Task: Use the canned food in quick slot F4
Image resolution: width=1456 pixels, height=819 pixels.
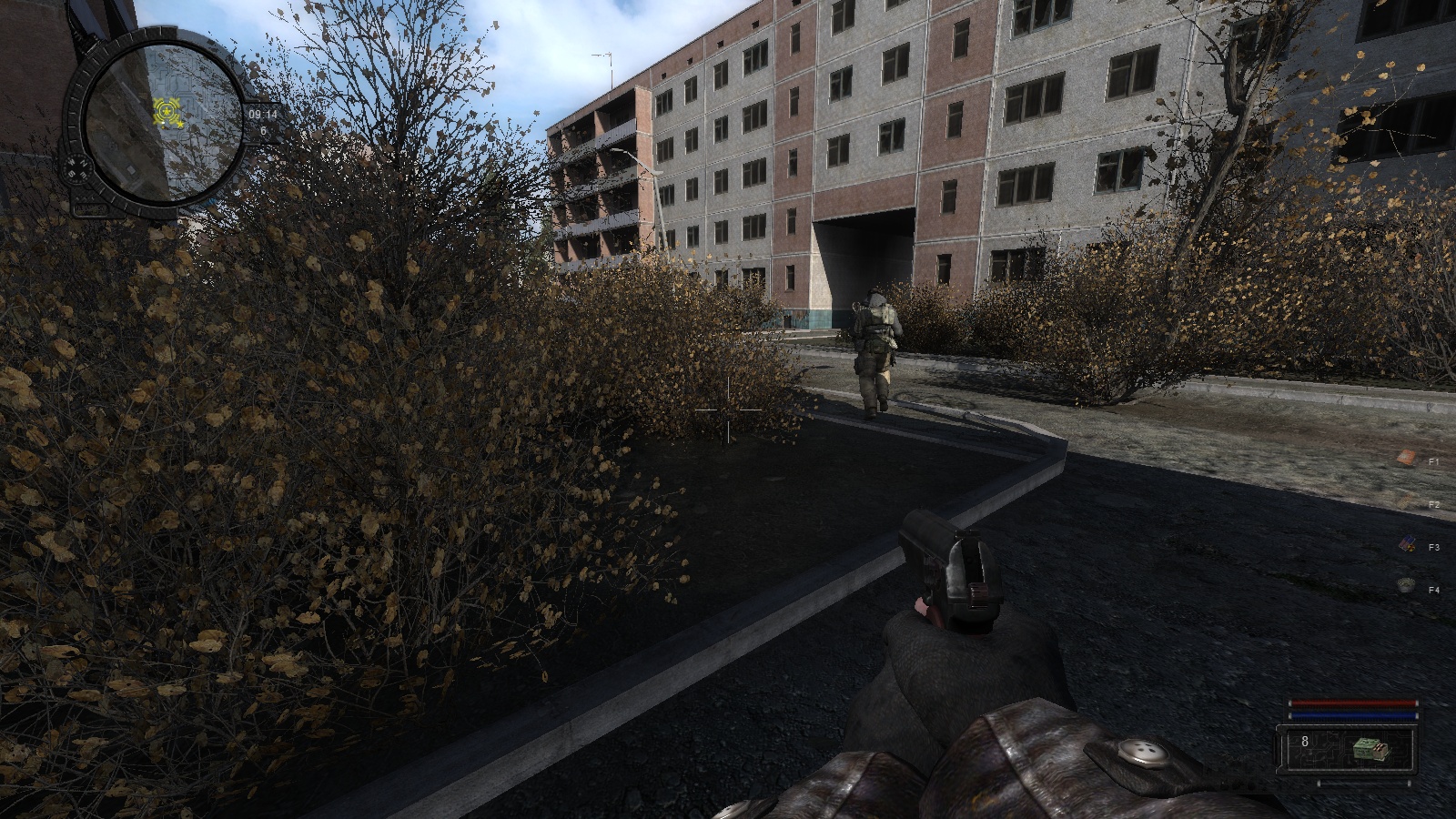Action: point(1406,587)
